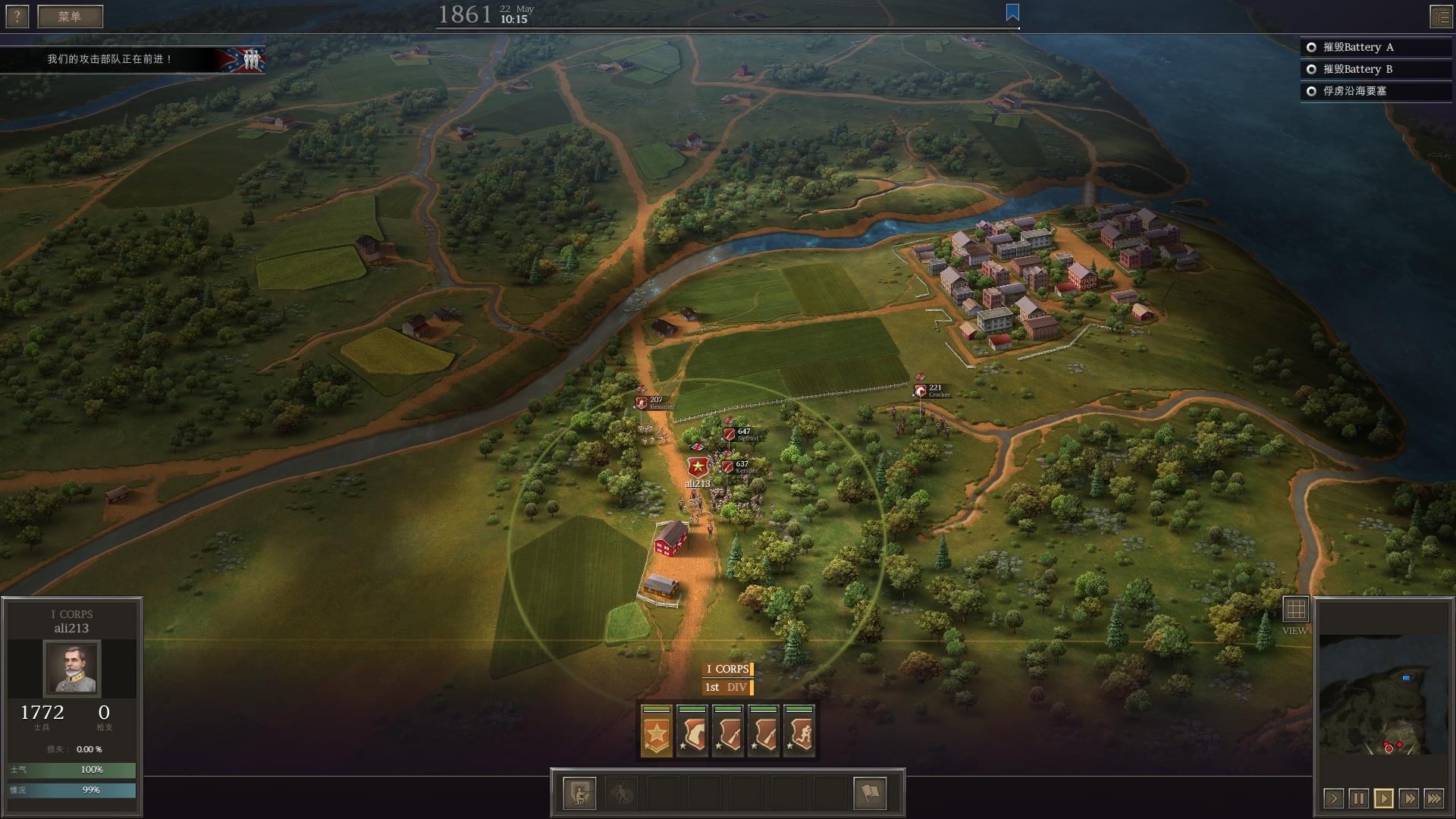Screen dimensions: 1456x819
Task: Select the 俘虏沿海要塞 objective
Action: click(1354, 91)
